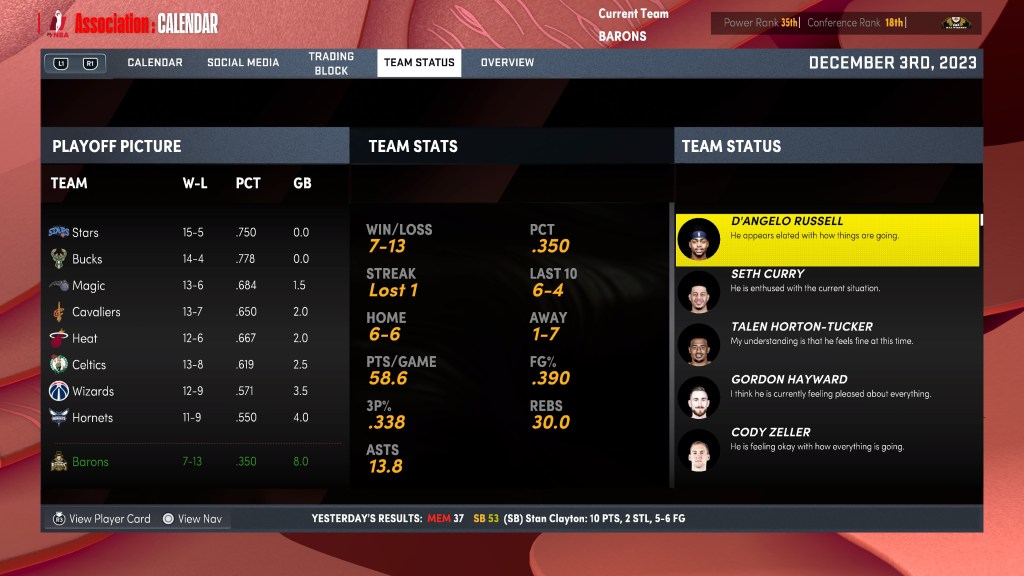Select D'Angelo Russell's status row
The height and width of the screenshot is (576, 1024).
coord(827,239)
